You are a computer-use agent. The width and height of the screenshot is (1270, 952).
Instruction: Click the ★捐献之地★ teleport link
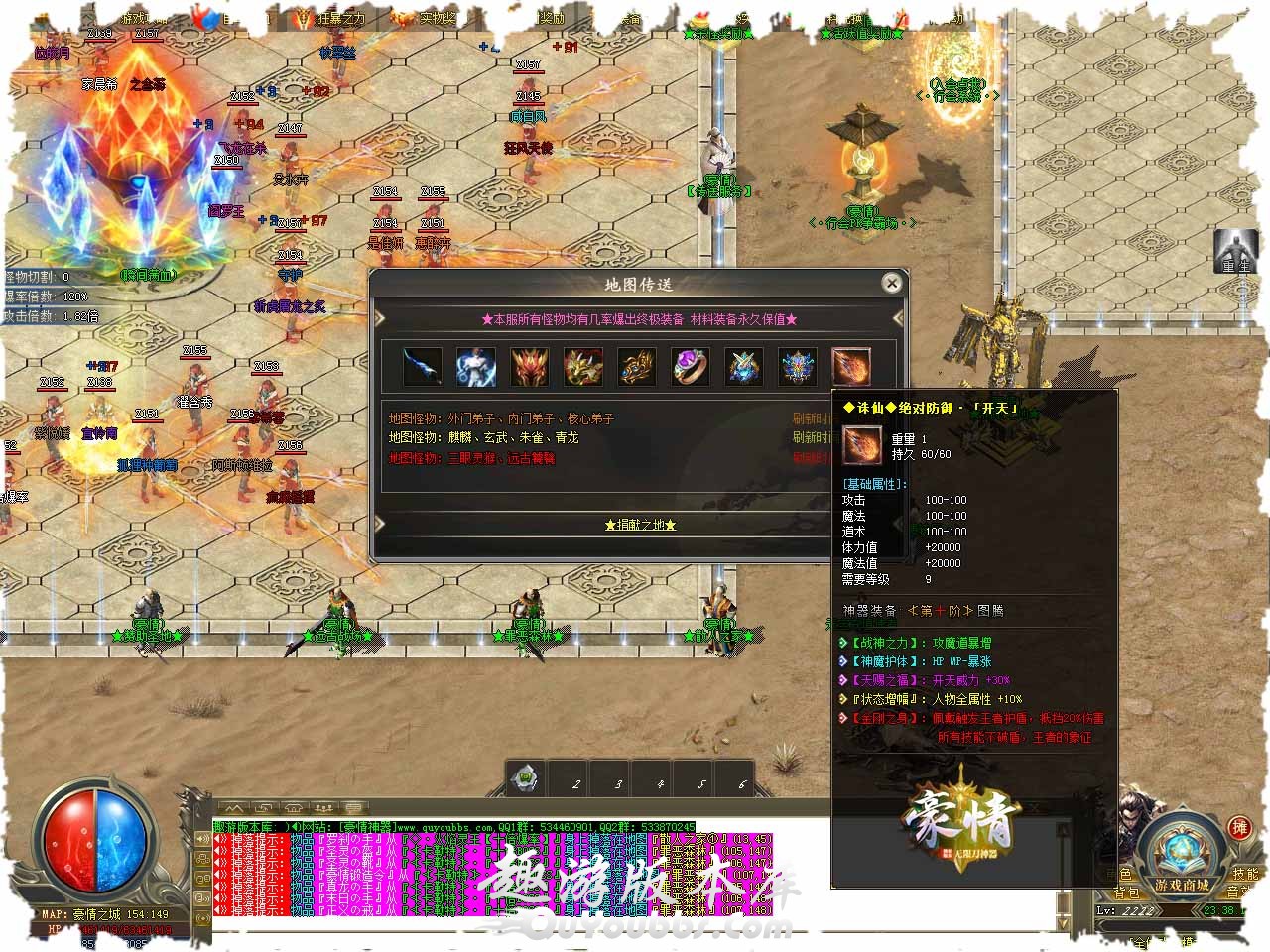[x=640, y=525]
